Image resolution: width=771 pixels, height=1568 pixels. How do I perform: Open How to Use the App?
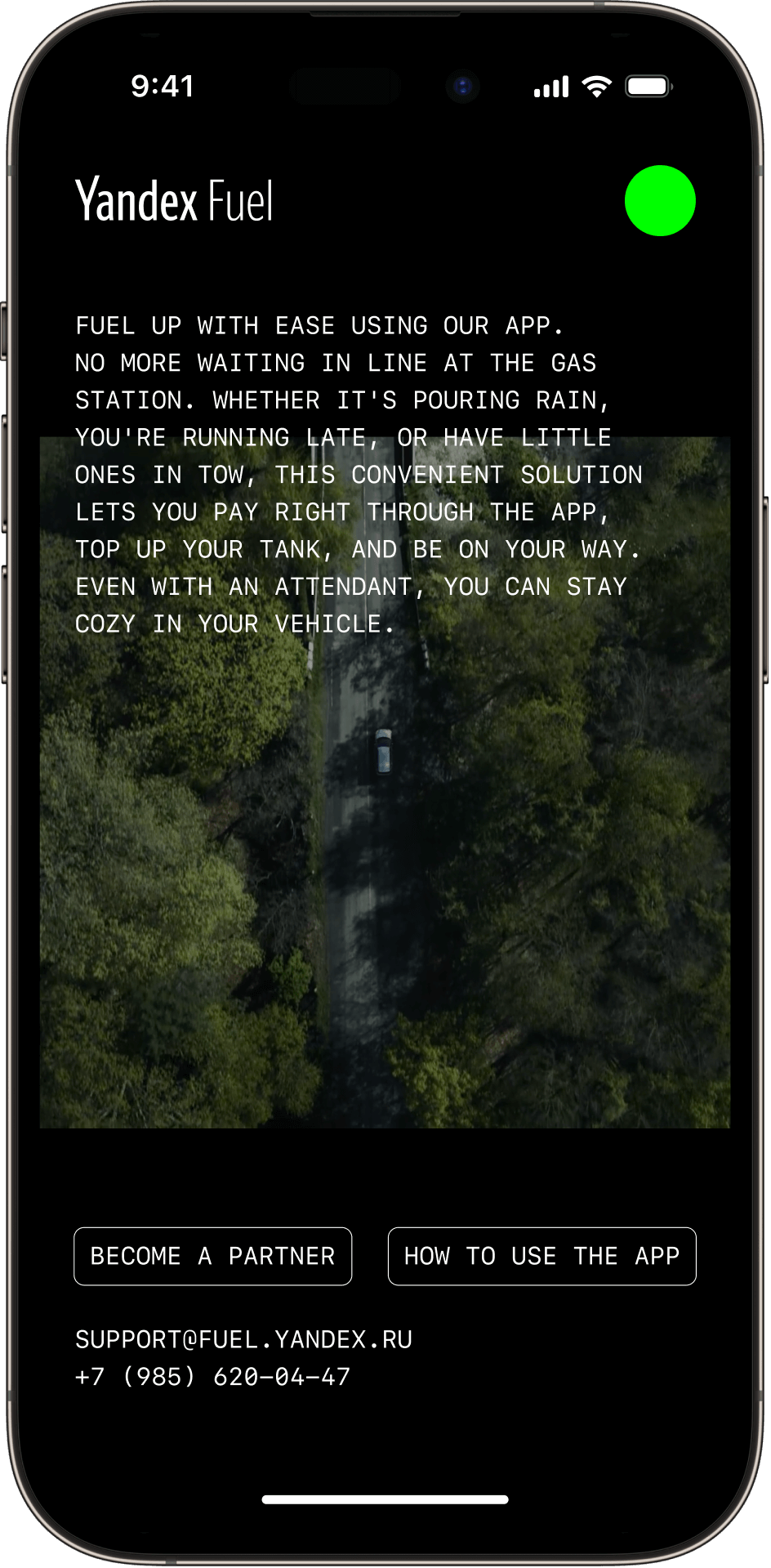coord(541,1256)
